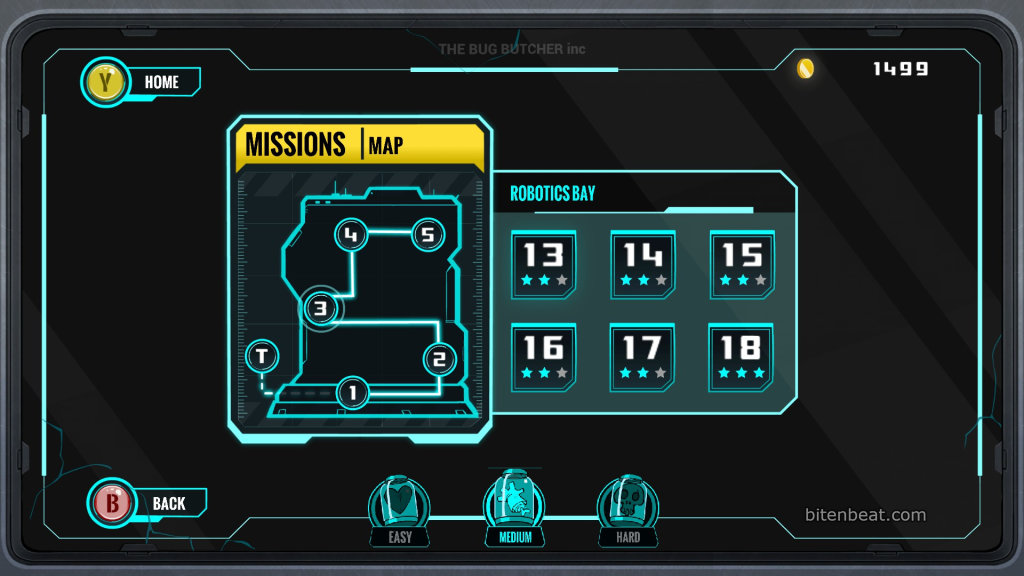This screenshot has width=1024, height=576.
Task: Select map node T
Action: 262,355
